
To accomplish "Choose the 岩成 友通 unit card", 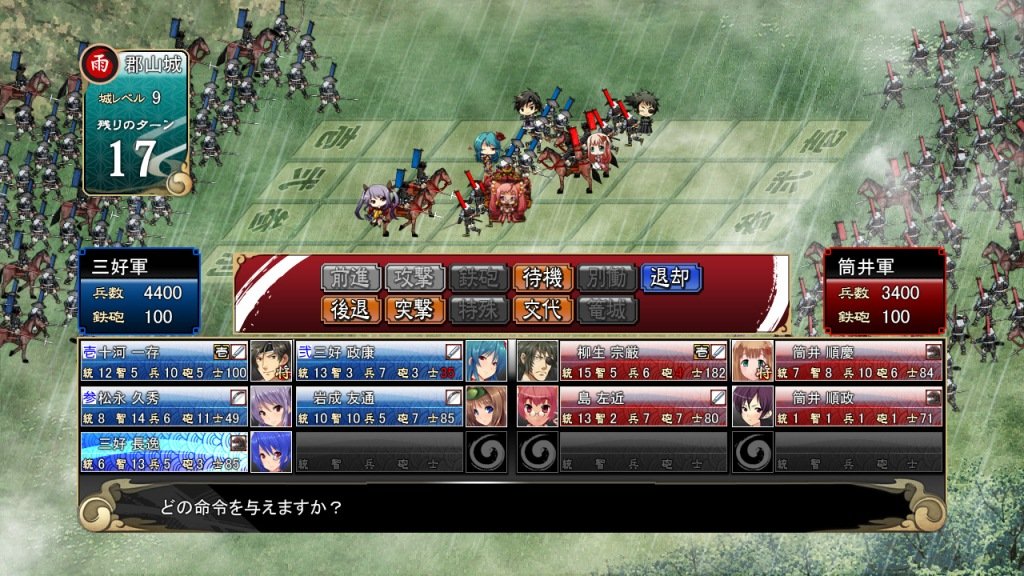I will [380, 406].
